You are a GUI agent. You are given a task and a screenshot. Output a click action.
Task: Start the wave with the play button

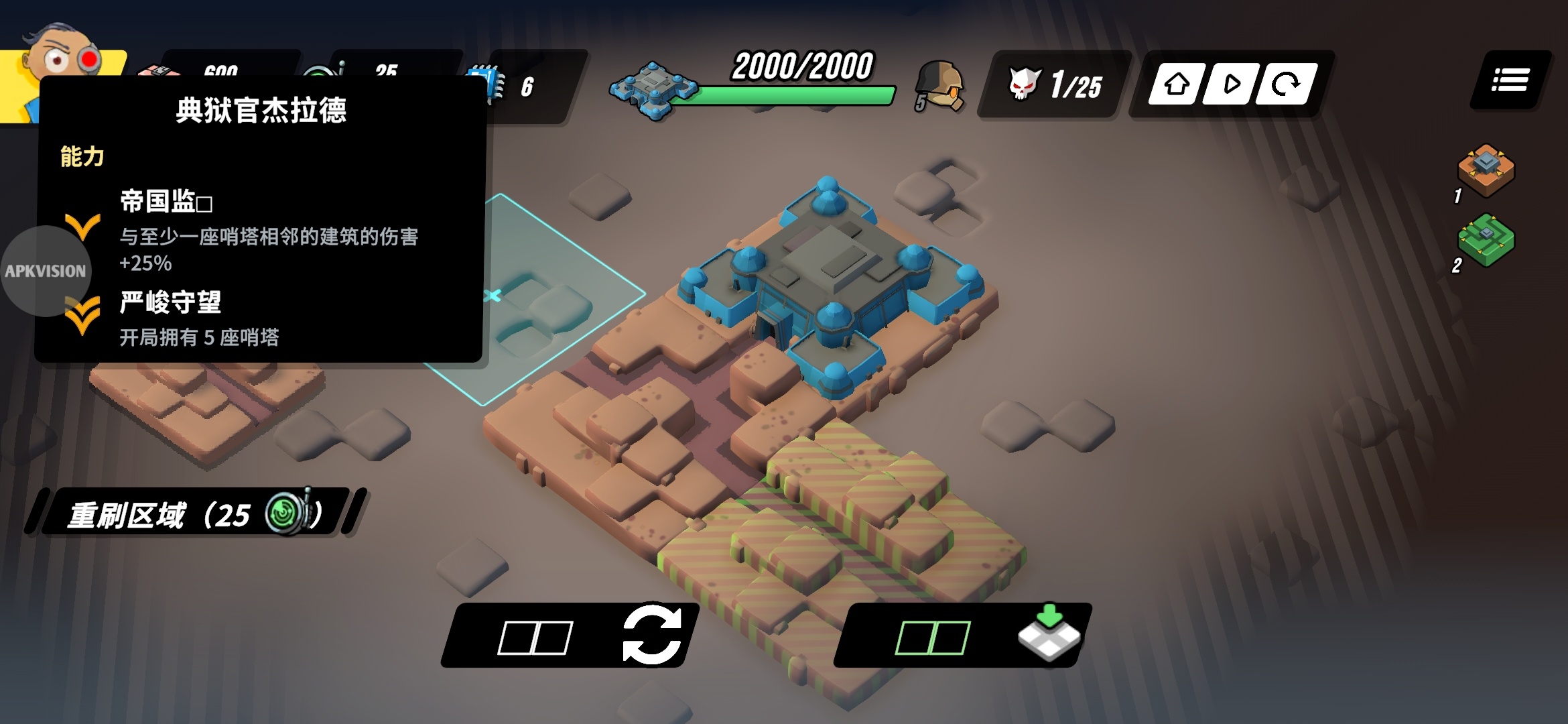1230,84
